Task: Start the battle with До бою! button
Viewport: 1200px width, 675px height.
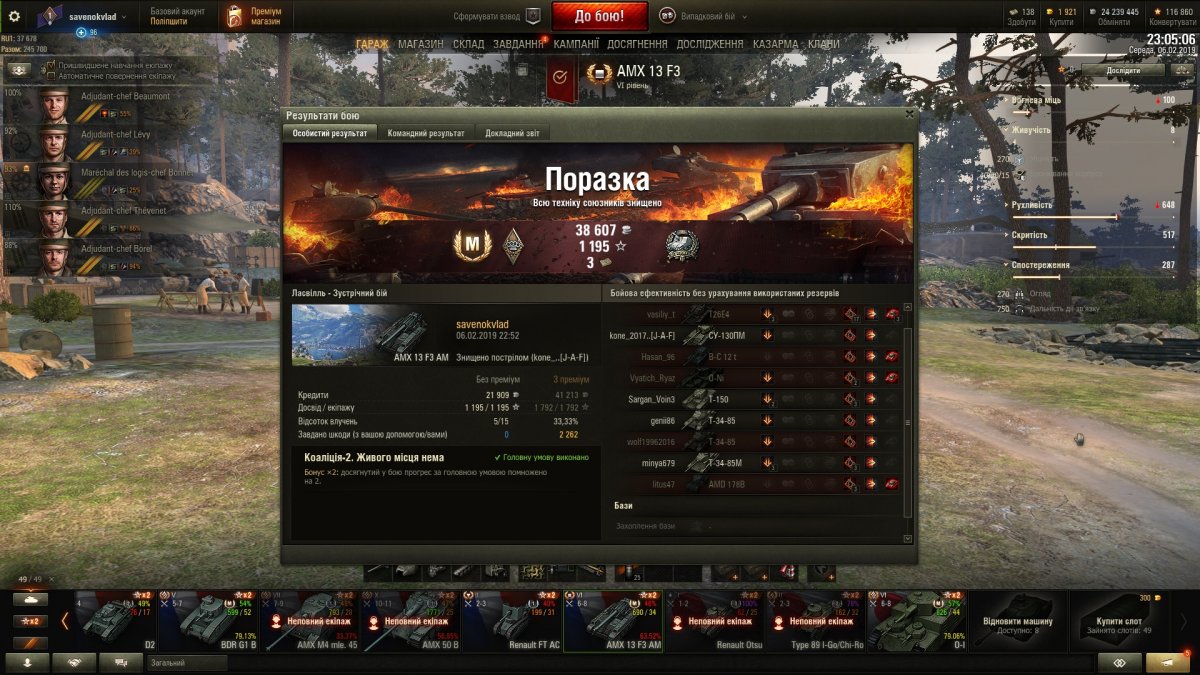Action: click(599, 16)
